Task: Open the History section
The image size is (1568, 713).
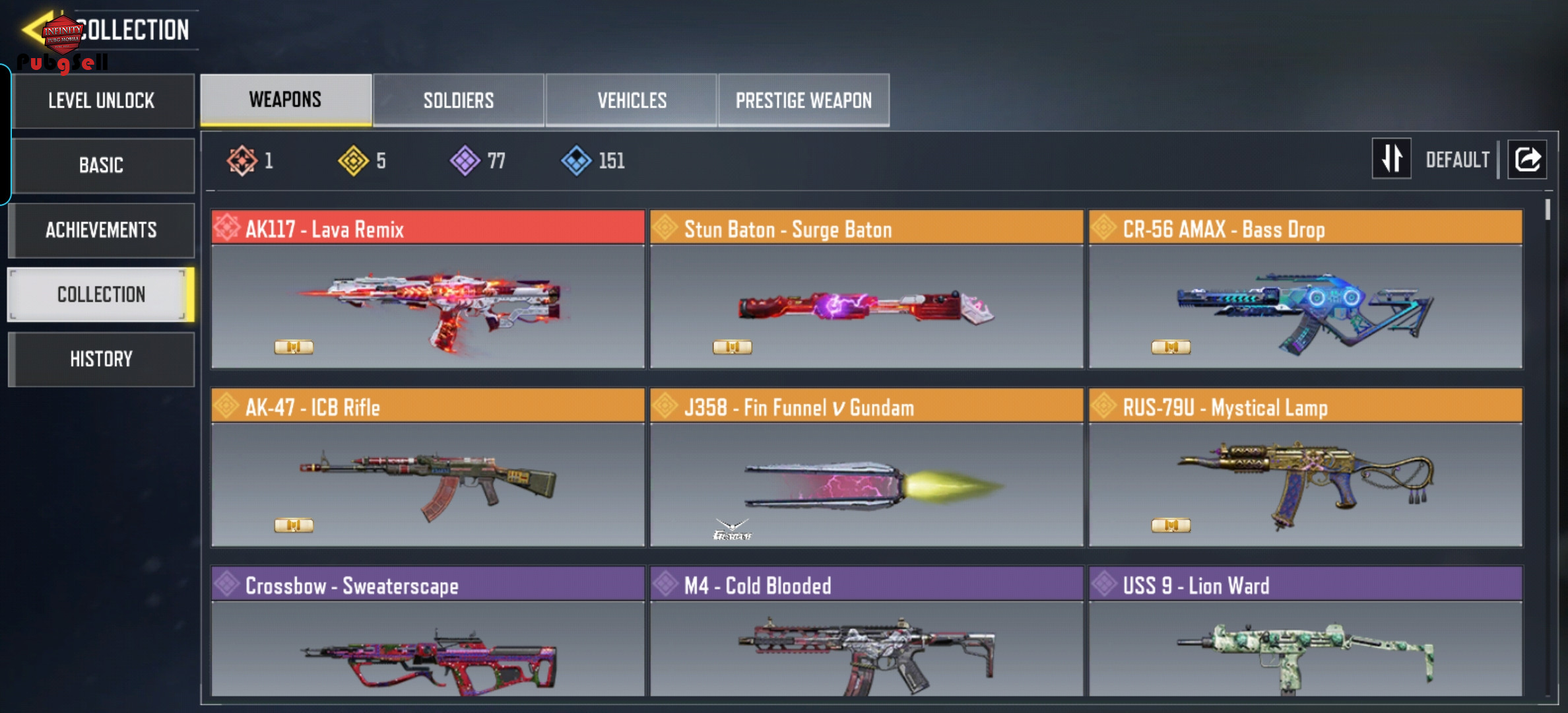Action: pyautogui.click(x=102, y=359)
